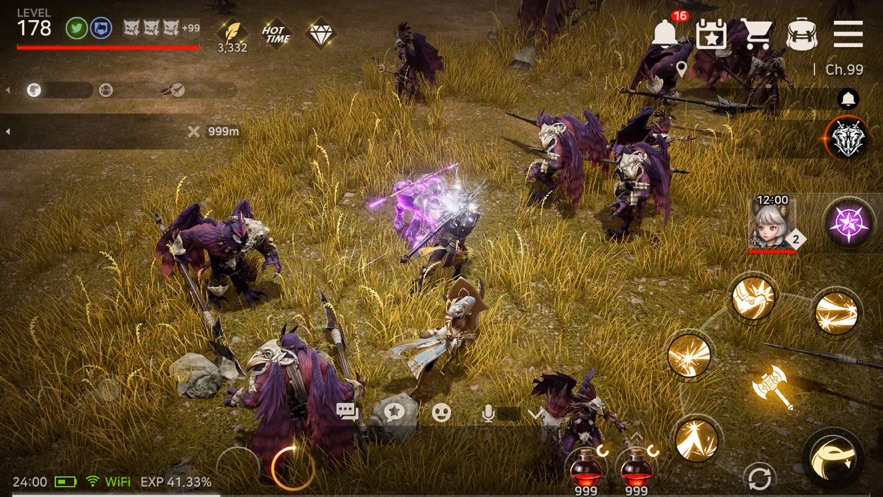This screenshot has height=497, width=883.
Task: Tap the skill swap refresh arrows
Action: 760,477
